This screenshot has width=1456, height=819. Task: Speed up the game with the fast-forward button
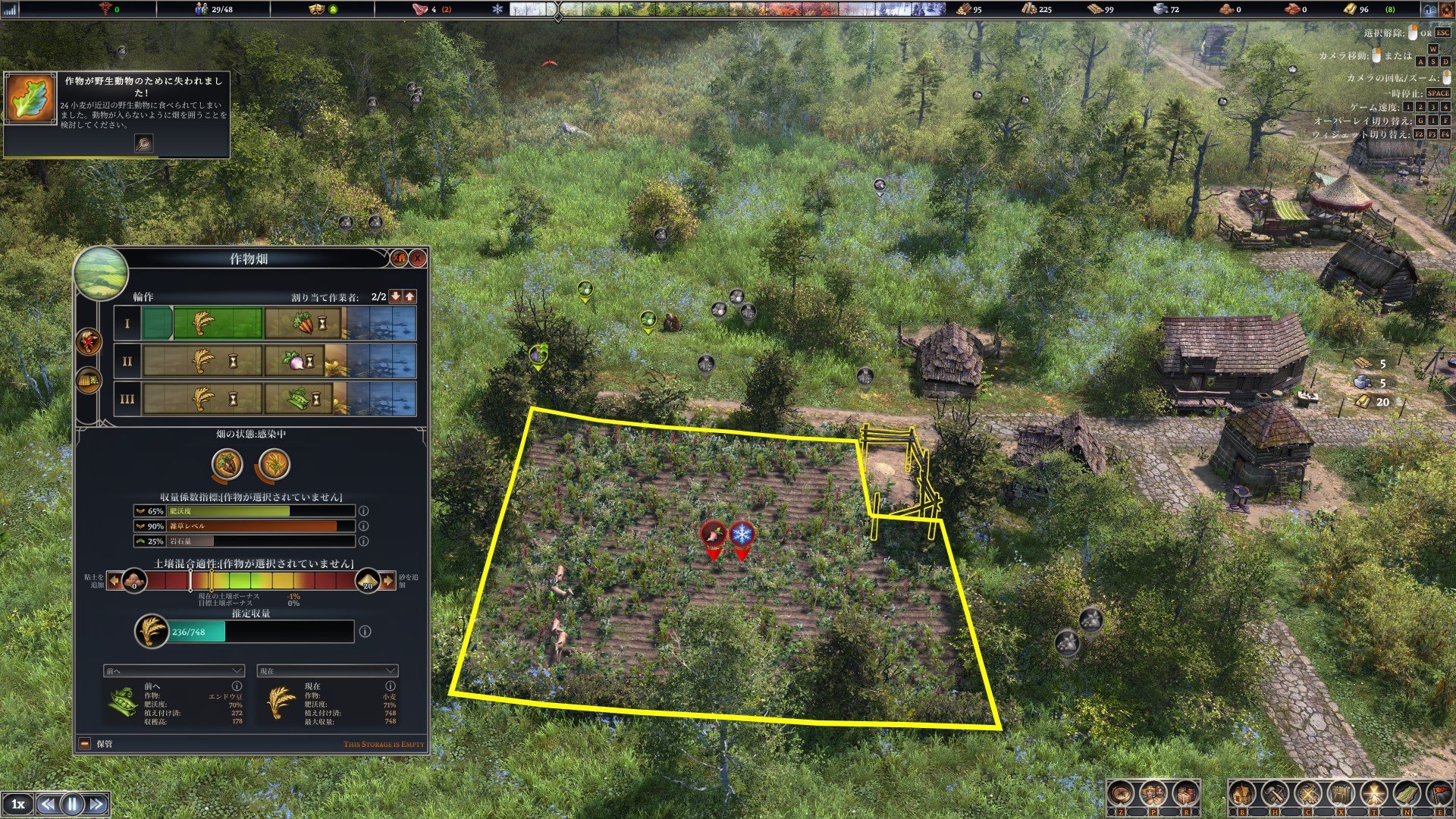pos(97,804)
